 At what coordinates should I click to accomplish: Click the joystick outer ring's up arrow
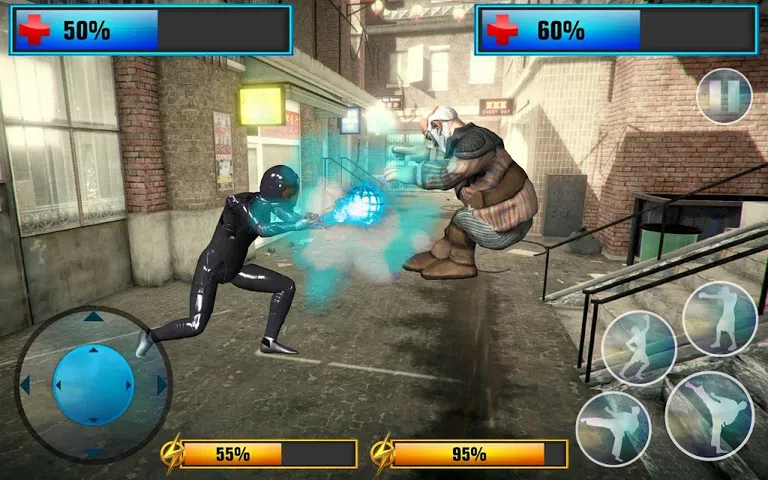click(93, 317)
